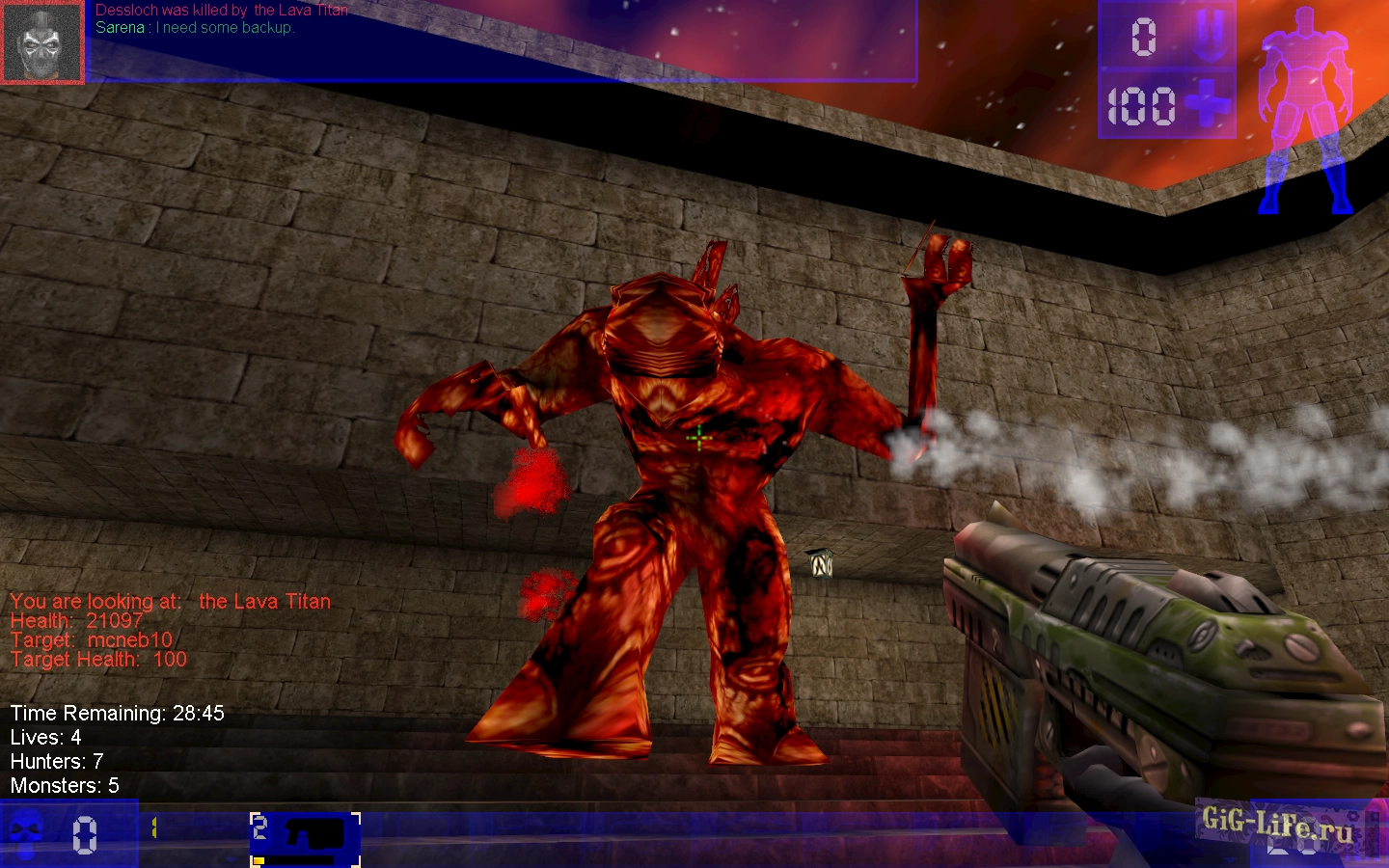Viewport: 1389px width, 868px height.
Task: Expand the Time Remaining status block
Action: [x=116, y=714]
